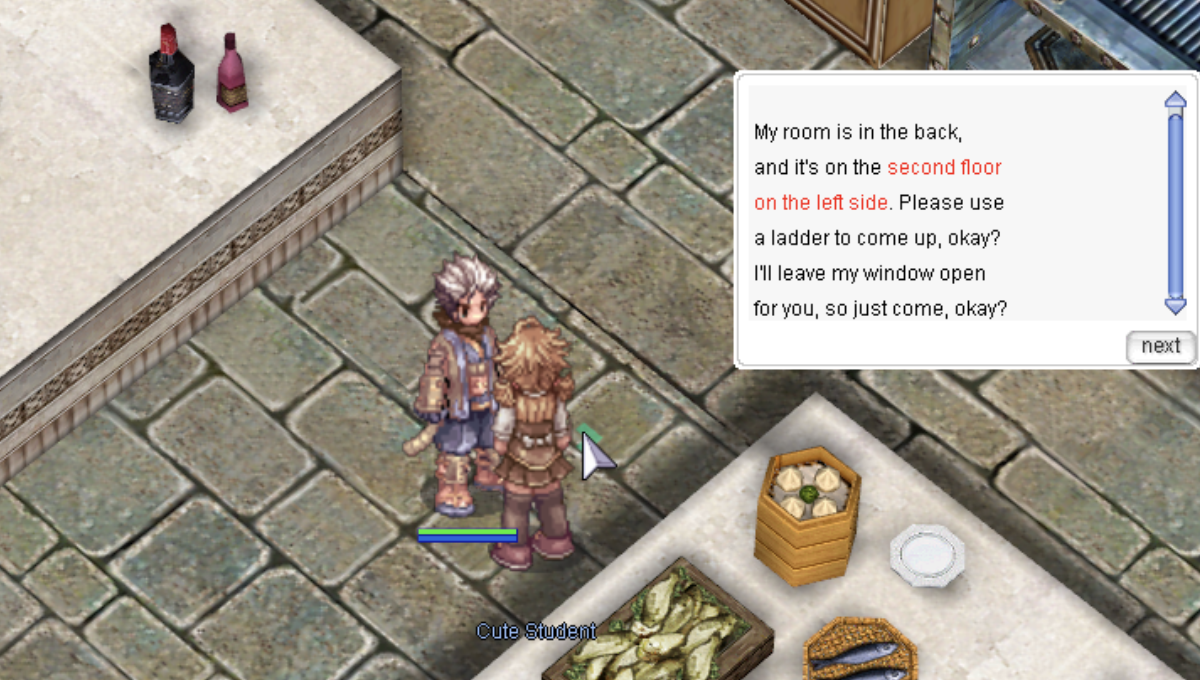Viewport: 1200px width, 680px height.
Task: Click the dialogue scrollbar's up arrow
Action: (1175, 99)
